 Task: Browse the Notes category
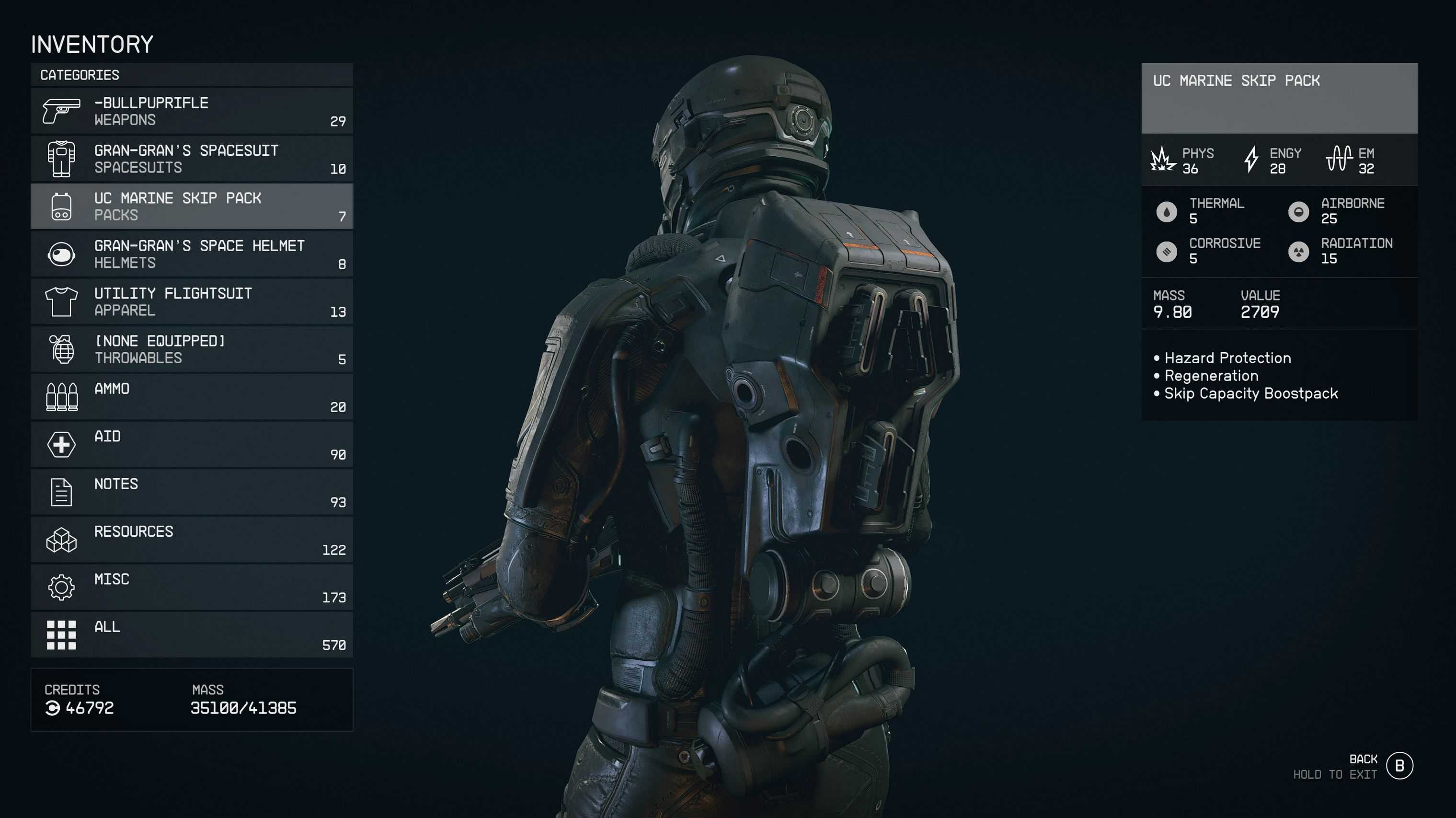pos(192,492)
